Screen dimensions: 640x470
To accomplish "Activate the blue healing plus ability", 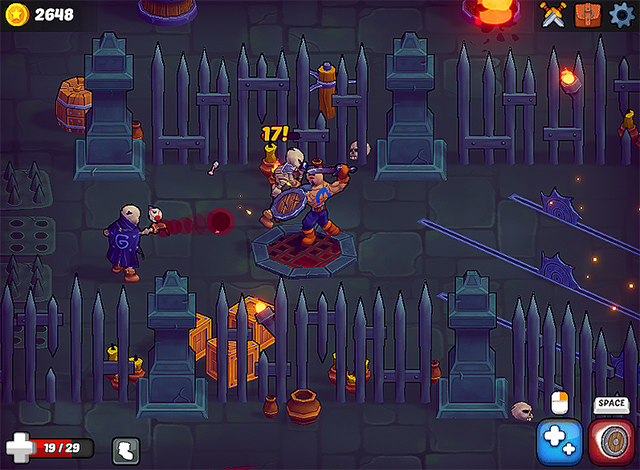I will (x=559, y=442).
